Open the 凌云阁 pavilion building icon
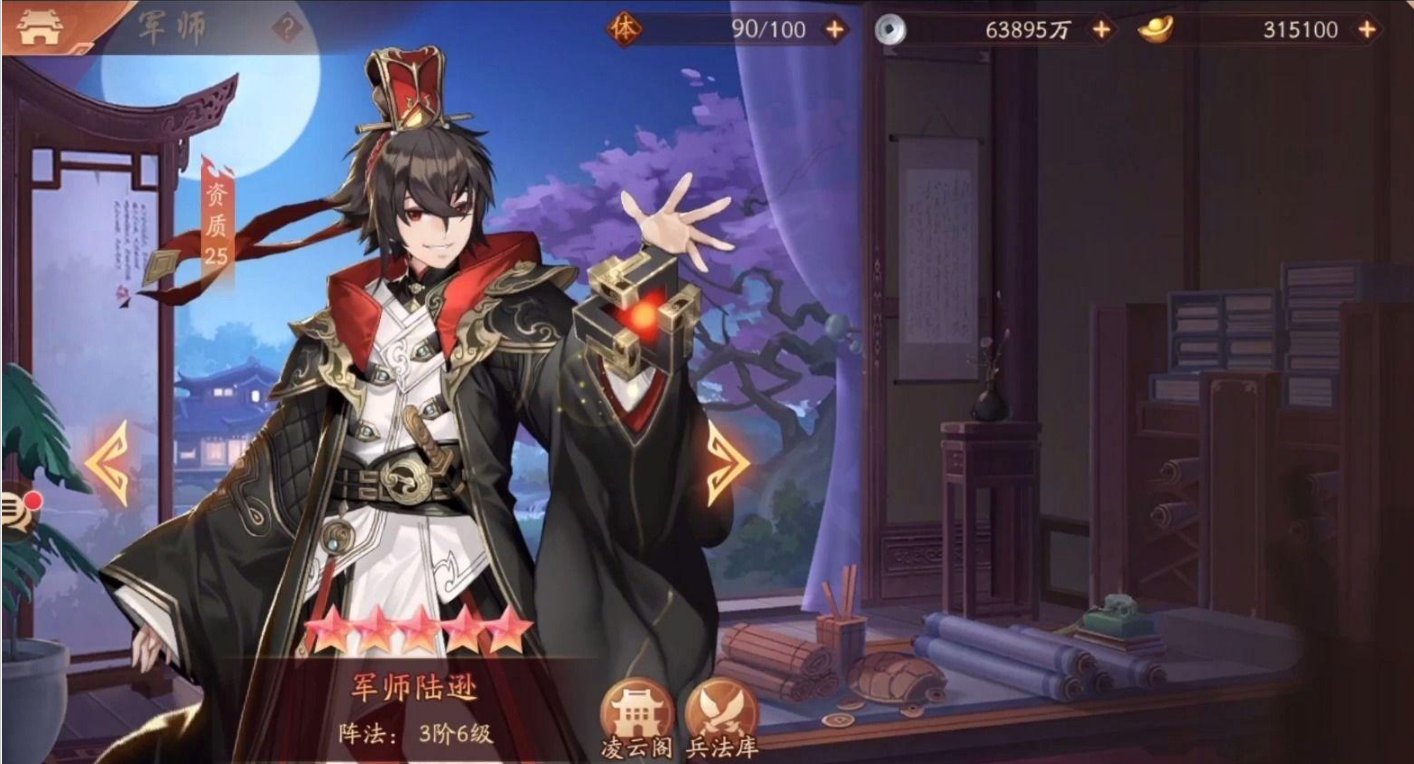 click(637, 706)
